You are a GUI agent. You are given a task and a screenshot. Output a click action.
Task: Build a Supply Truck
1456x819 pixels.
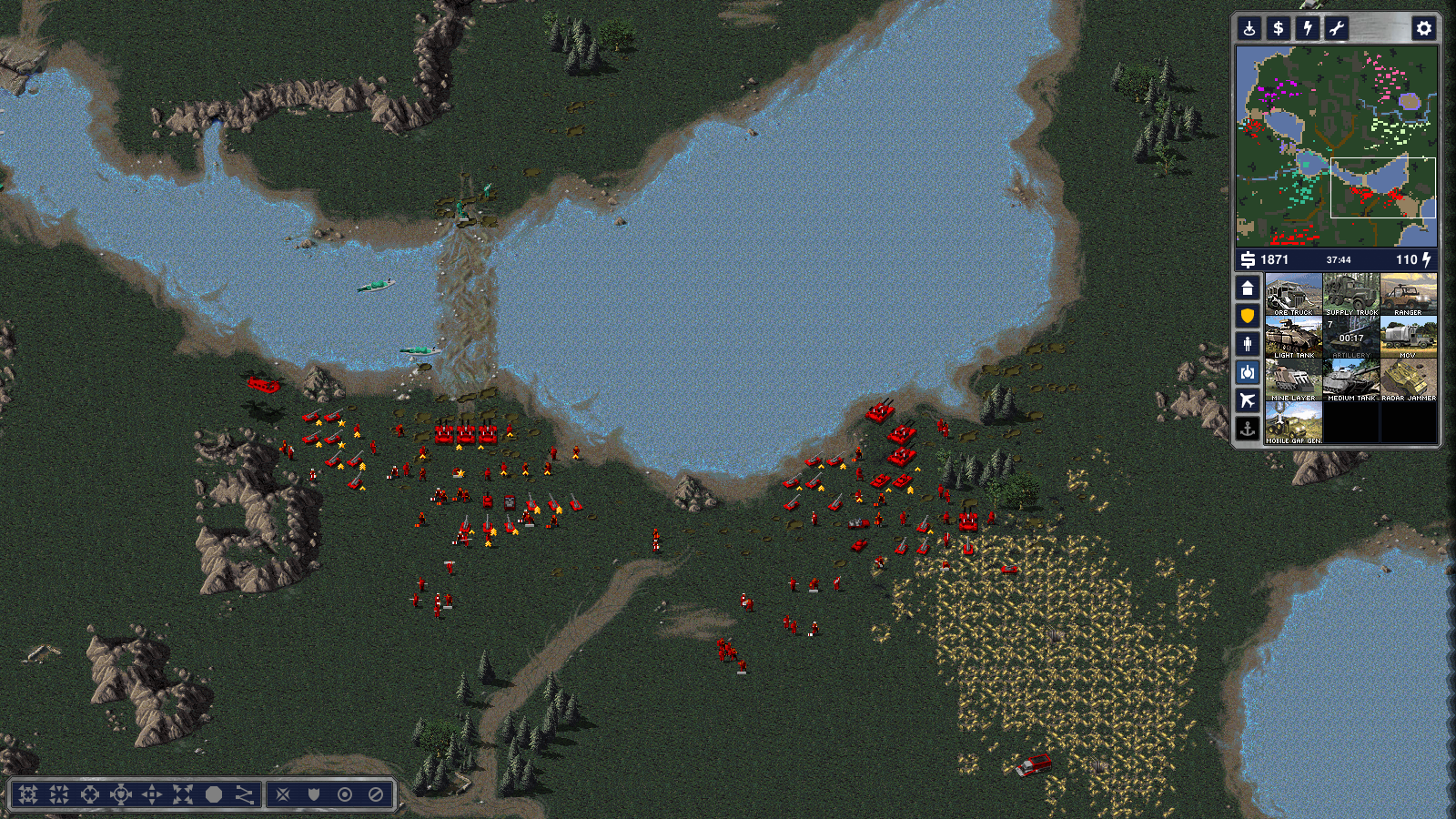1351,294
